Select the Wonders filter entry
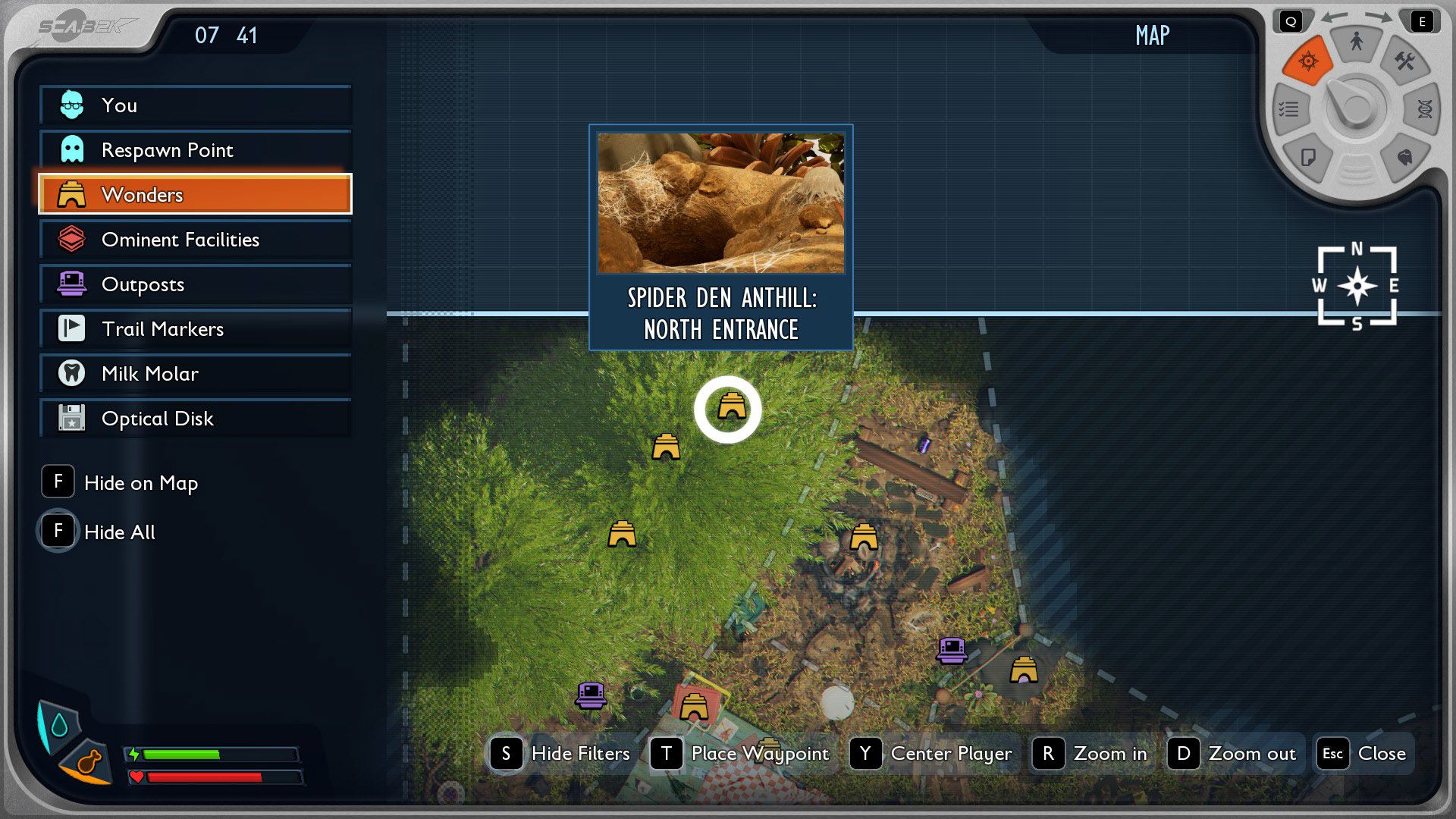Image resolution: width=1456 pixels, height=819 pixels. pos(195,195)
